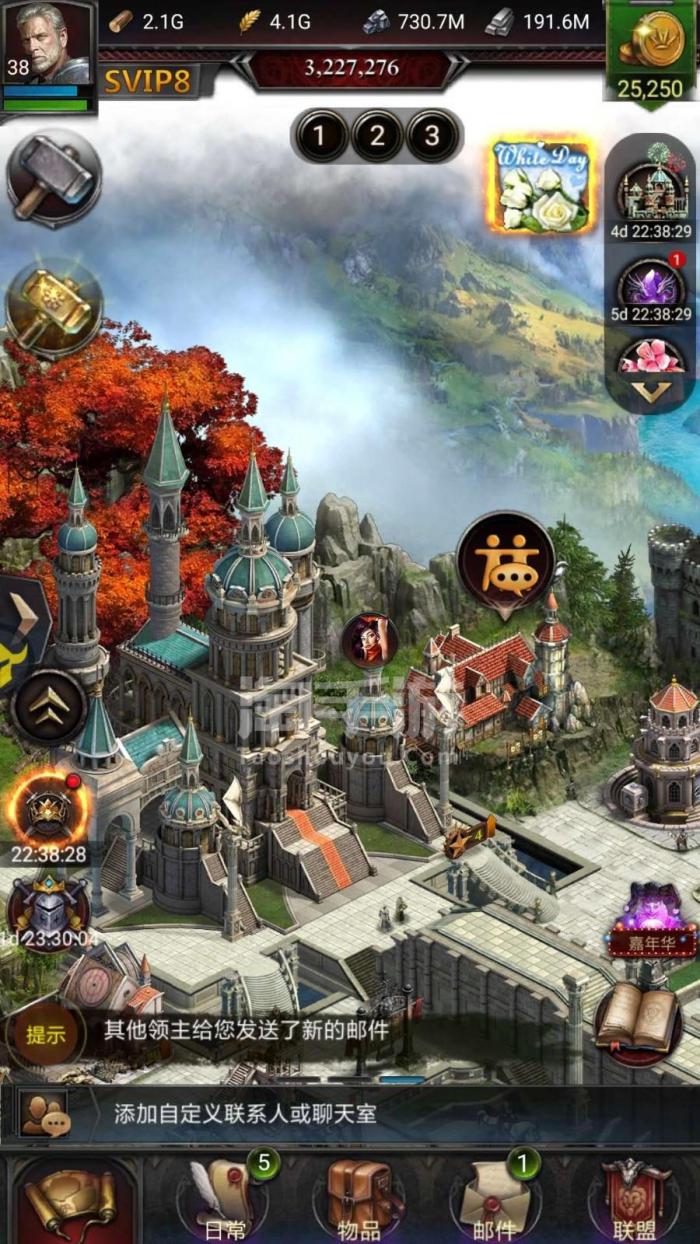Open the hero portrait profile
Screen dimensions: 700x1244
pyautogui.click(x=48, y=45)
